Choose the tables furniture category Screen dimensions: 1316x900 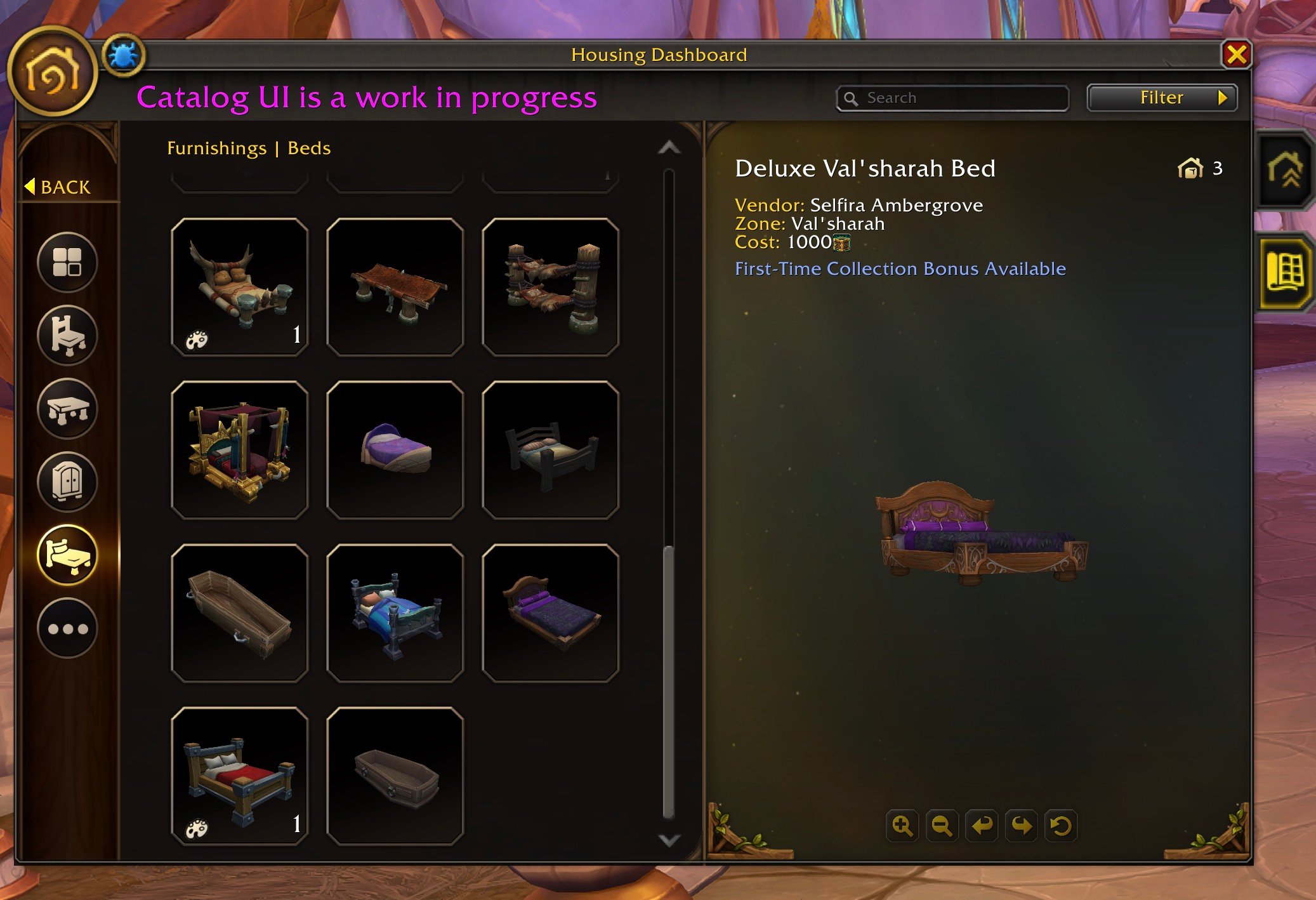pyautogui.click(x=67, y=409)
